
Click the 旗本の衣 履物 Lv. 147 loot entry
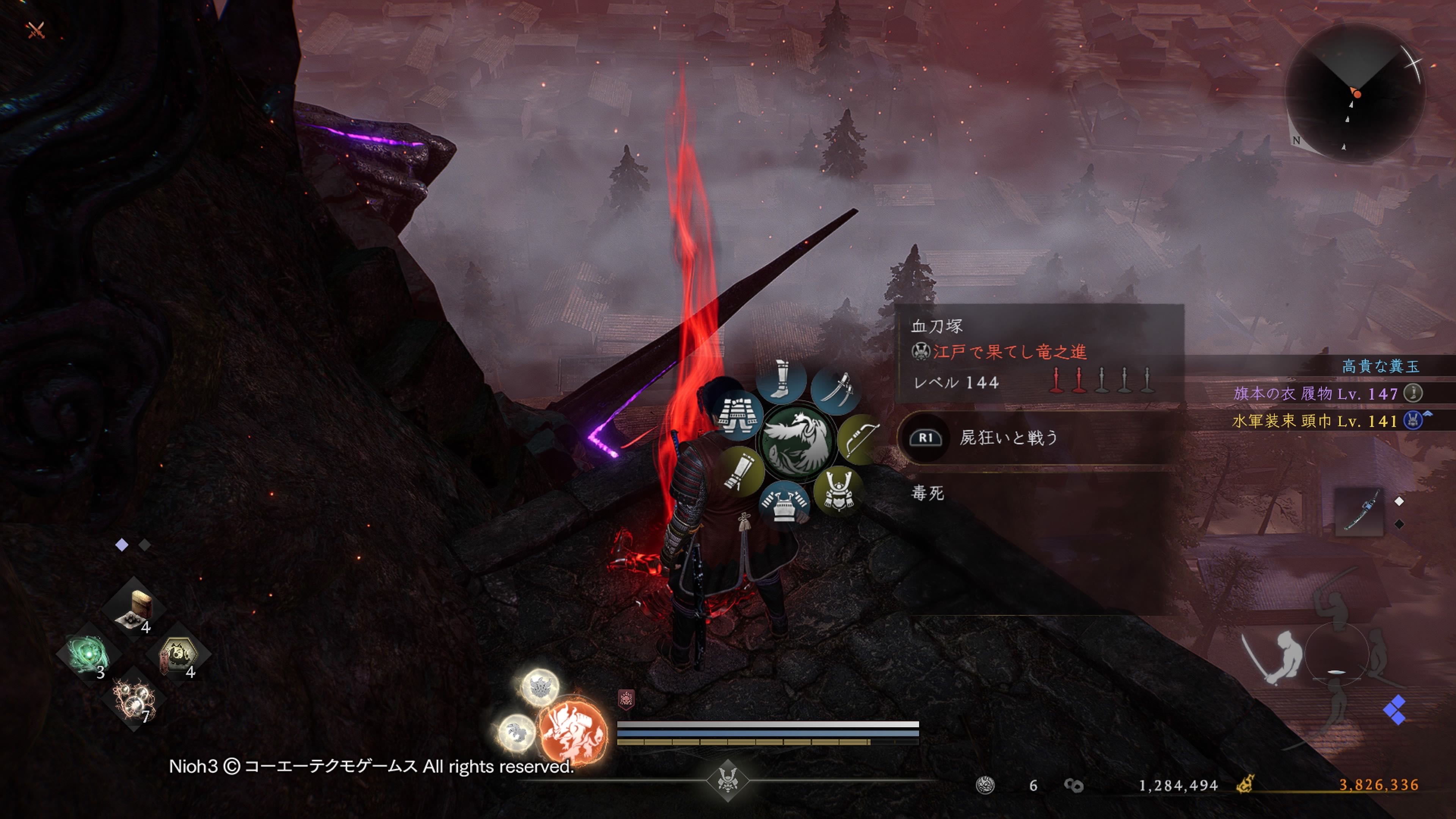[1316, 394]
